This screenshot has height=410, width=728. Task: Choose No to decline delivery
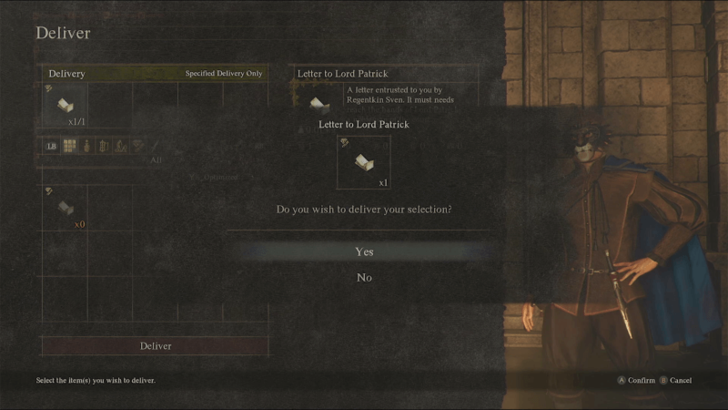364,278
